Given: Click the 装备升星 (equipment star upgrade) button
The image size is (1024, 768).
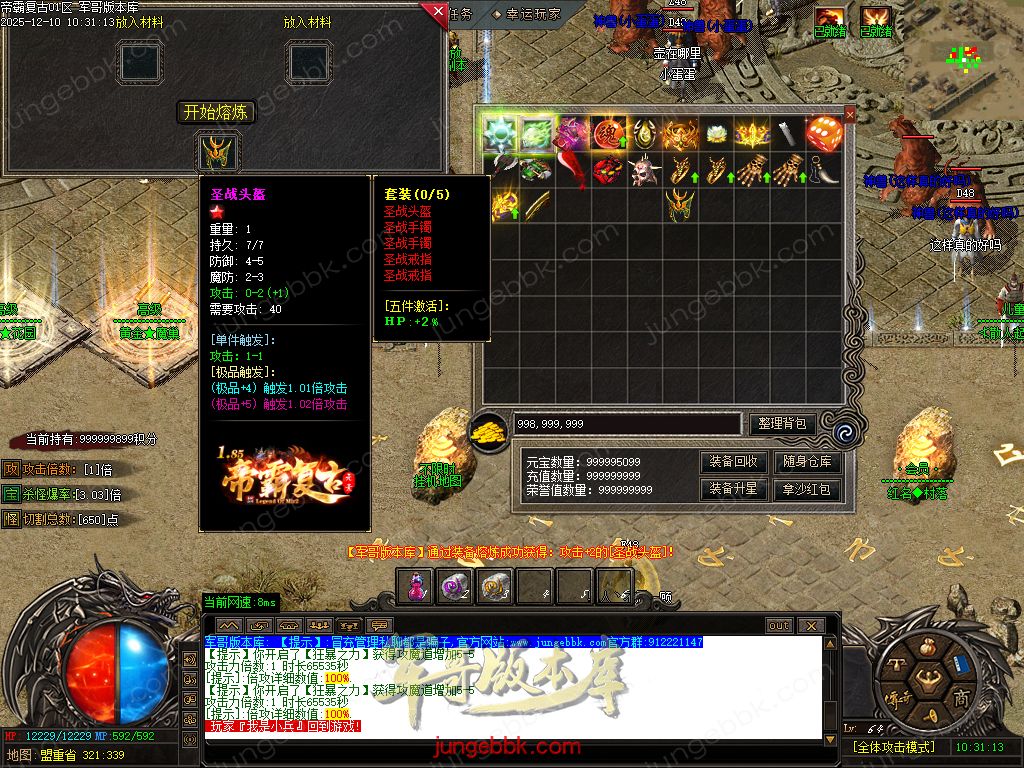Looking at the screenshot, I should pos(735,489).
